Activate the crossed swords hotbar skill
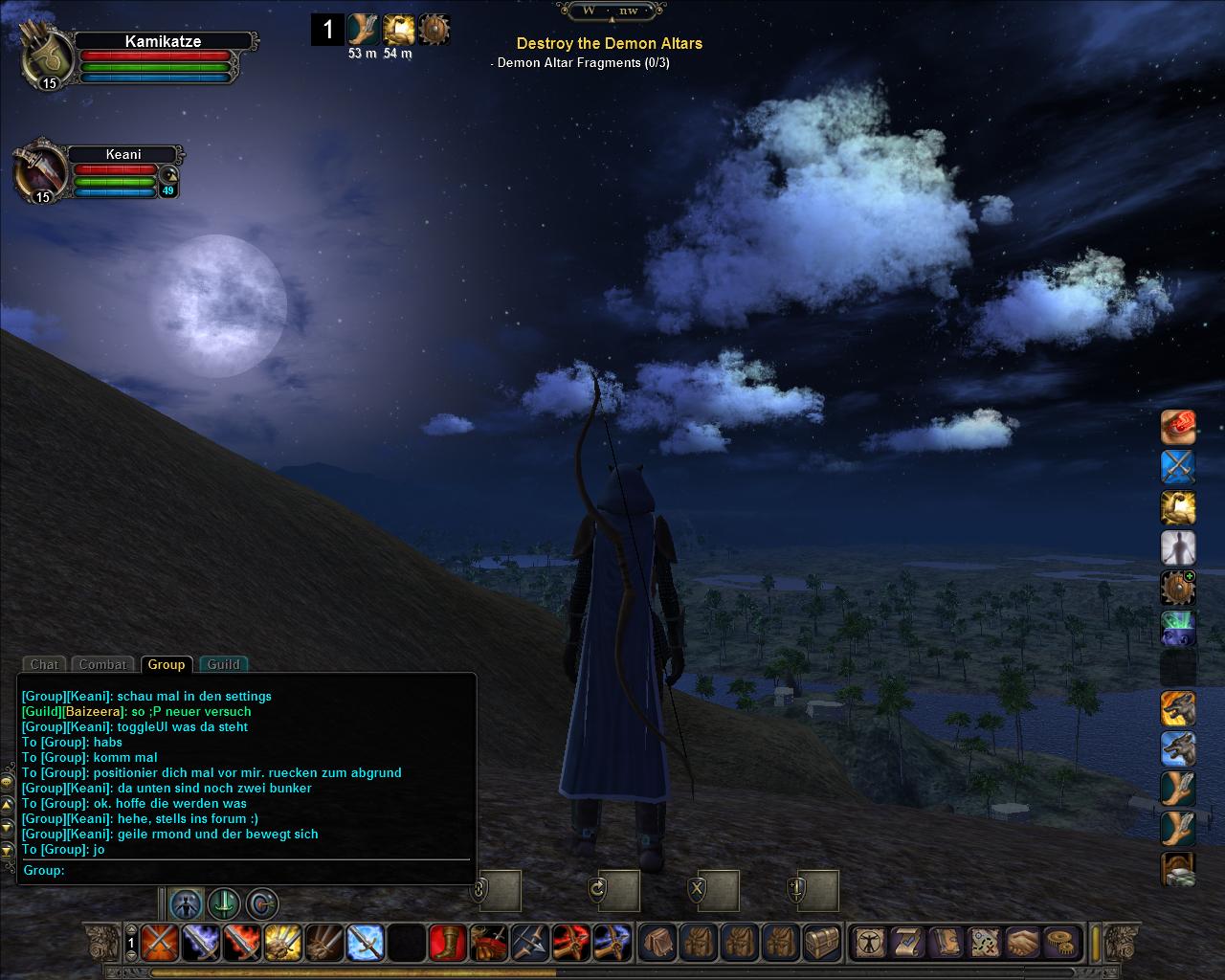This screenshot has width=1225, height=980. point(159,943)
